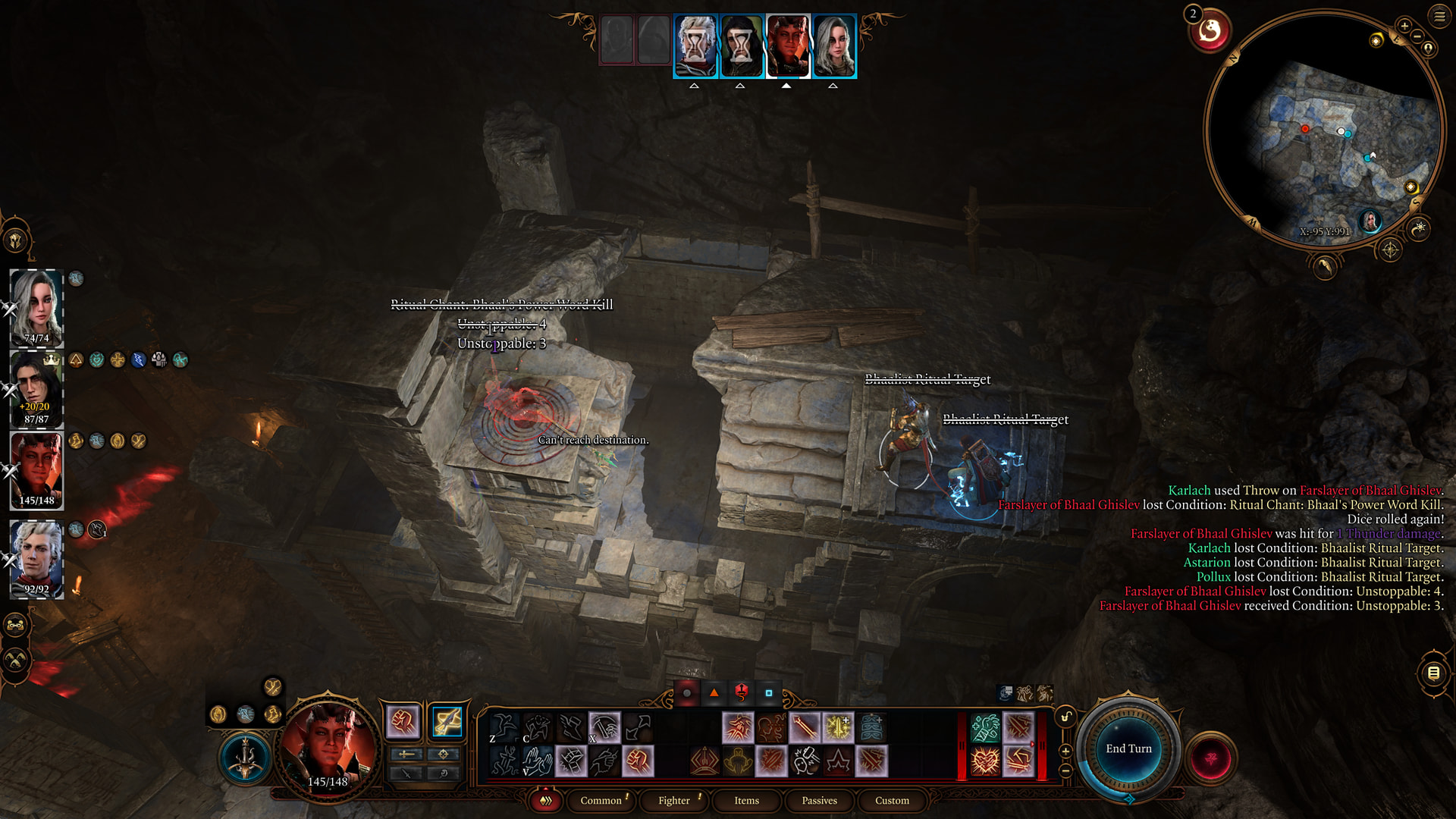Image resolution: width=1456 pixels, height=819 pixels.
Task: Click the red rose button beside End Turn
Action: (1211, 758)
